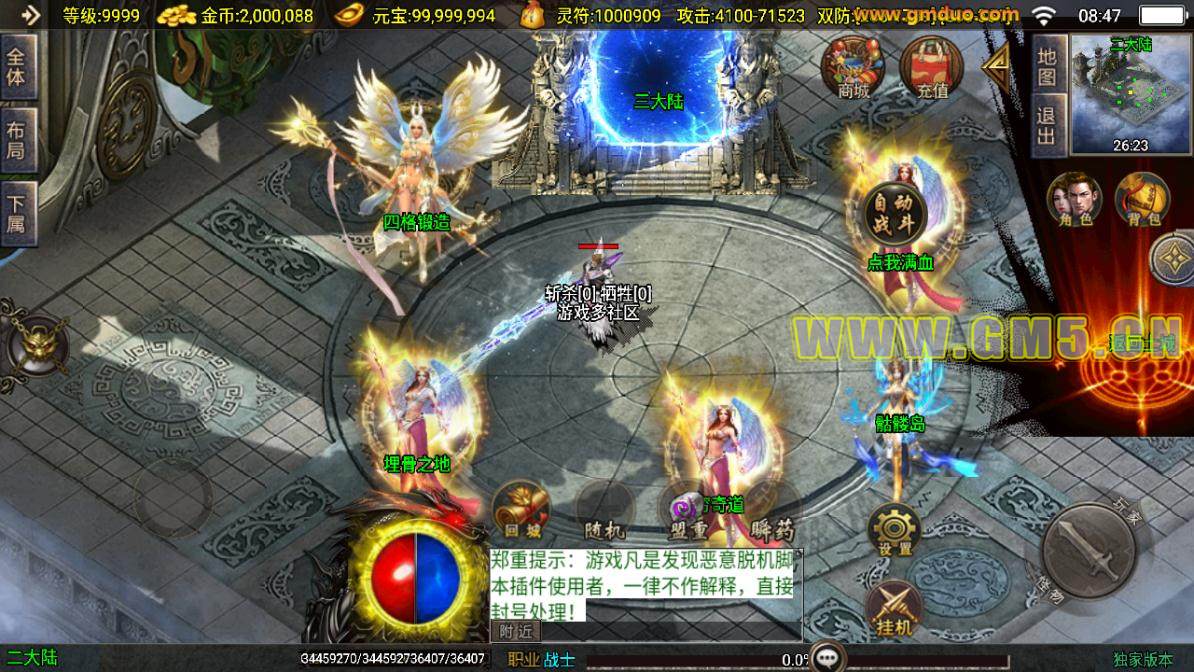
Task: Click the 地图 map button
Action: 1046,66
